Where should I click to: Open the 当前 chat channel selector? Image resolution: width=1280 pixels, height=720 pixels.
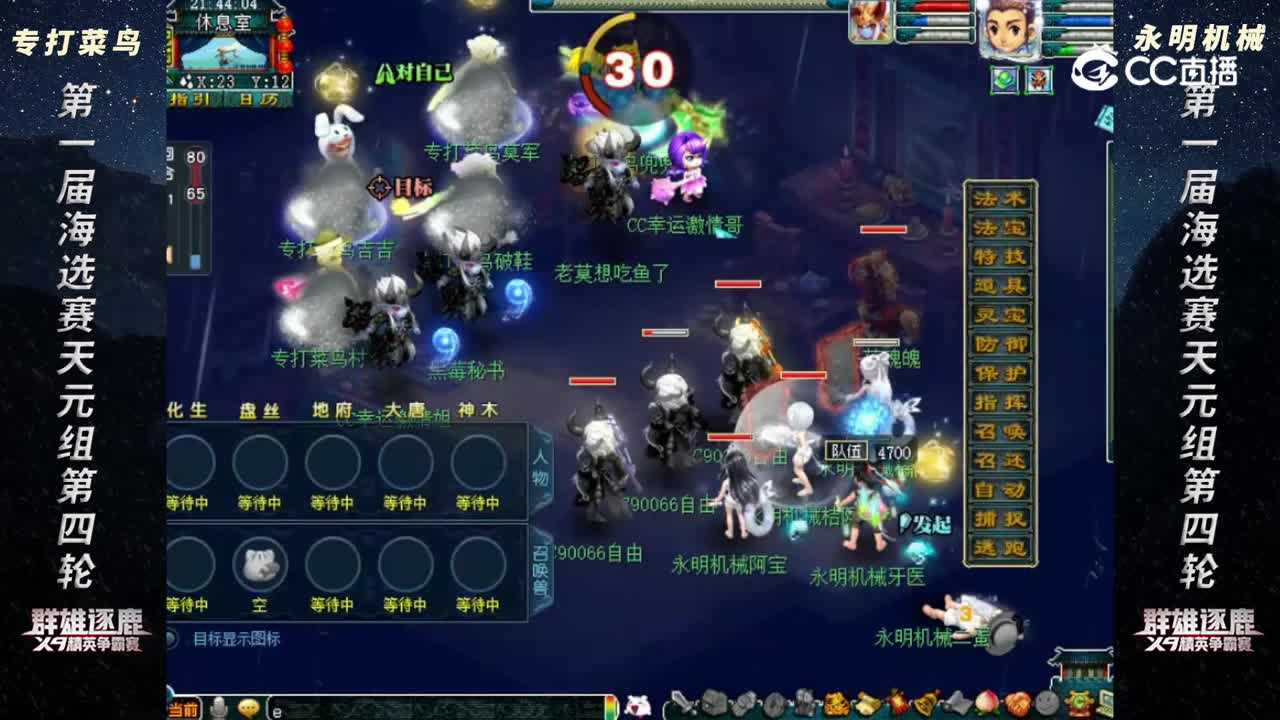tap(184, 708)
